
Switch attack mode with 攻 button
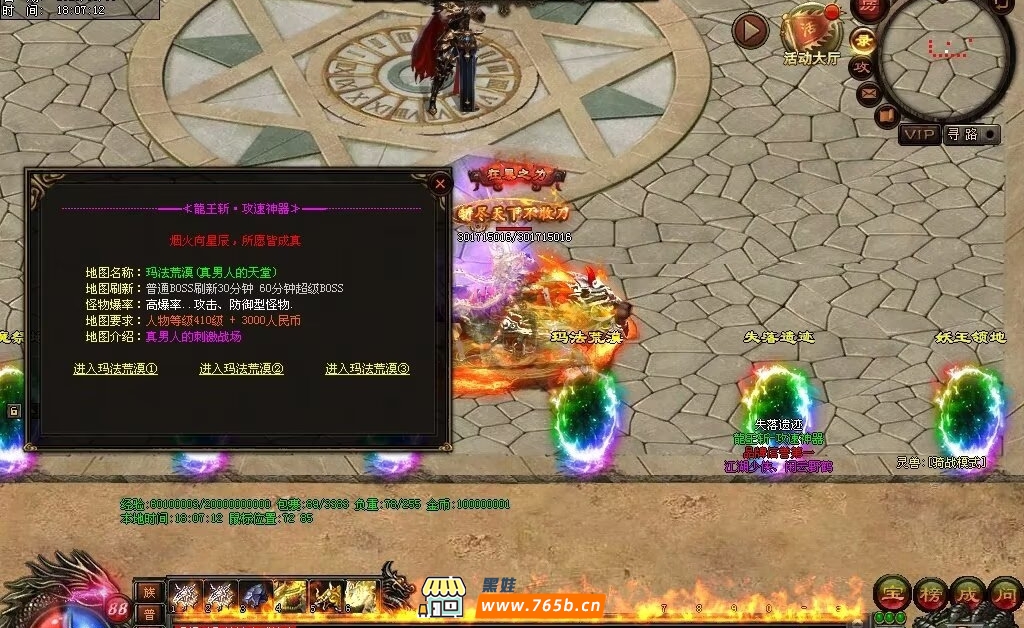862,68
